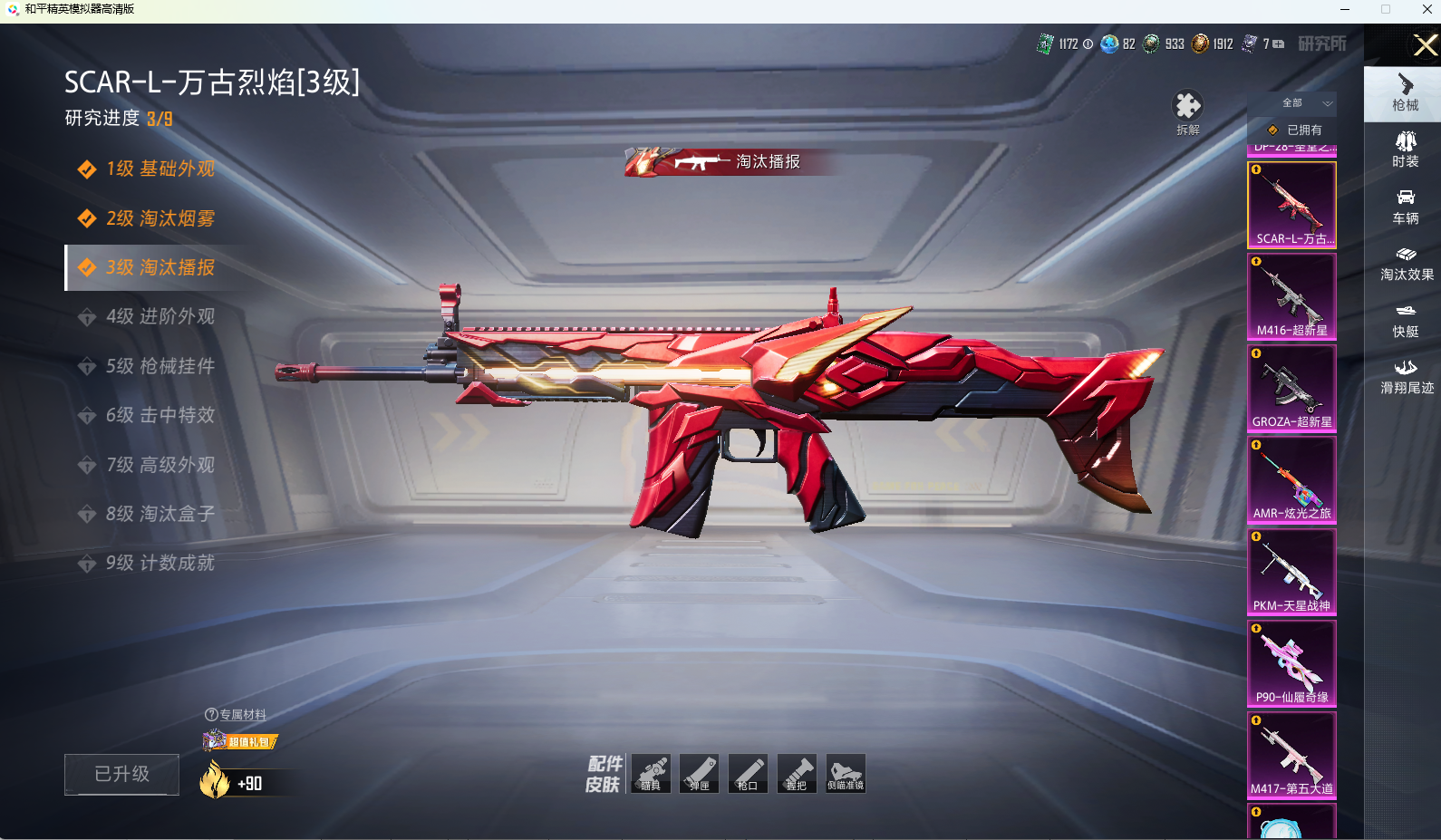Image resolution: width=1441 pixels, height=840 pixels.
Task: Open the 车辆 vehicle category
Action: coord(1406,207)
